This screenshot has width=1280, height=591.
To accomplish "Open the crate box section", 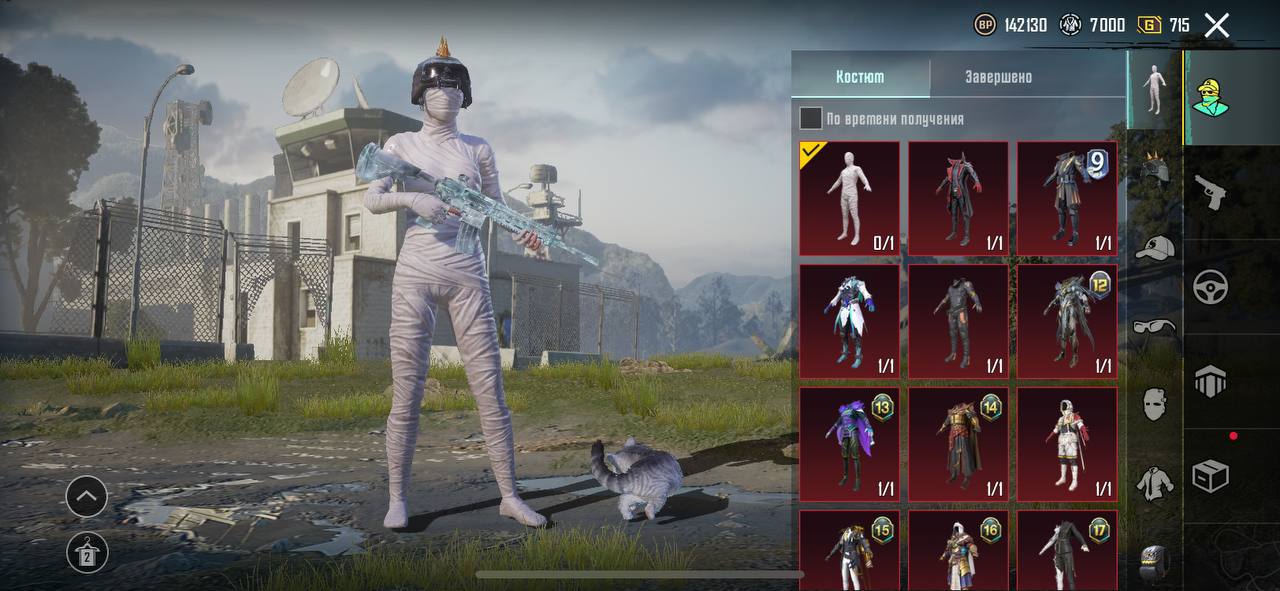I will click(1211, 476).
